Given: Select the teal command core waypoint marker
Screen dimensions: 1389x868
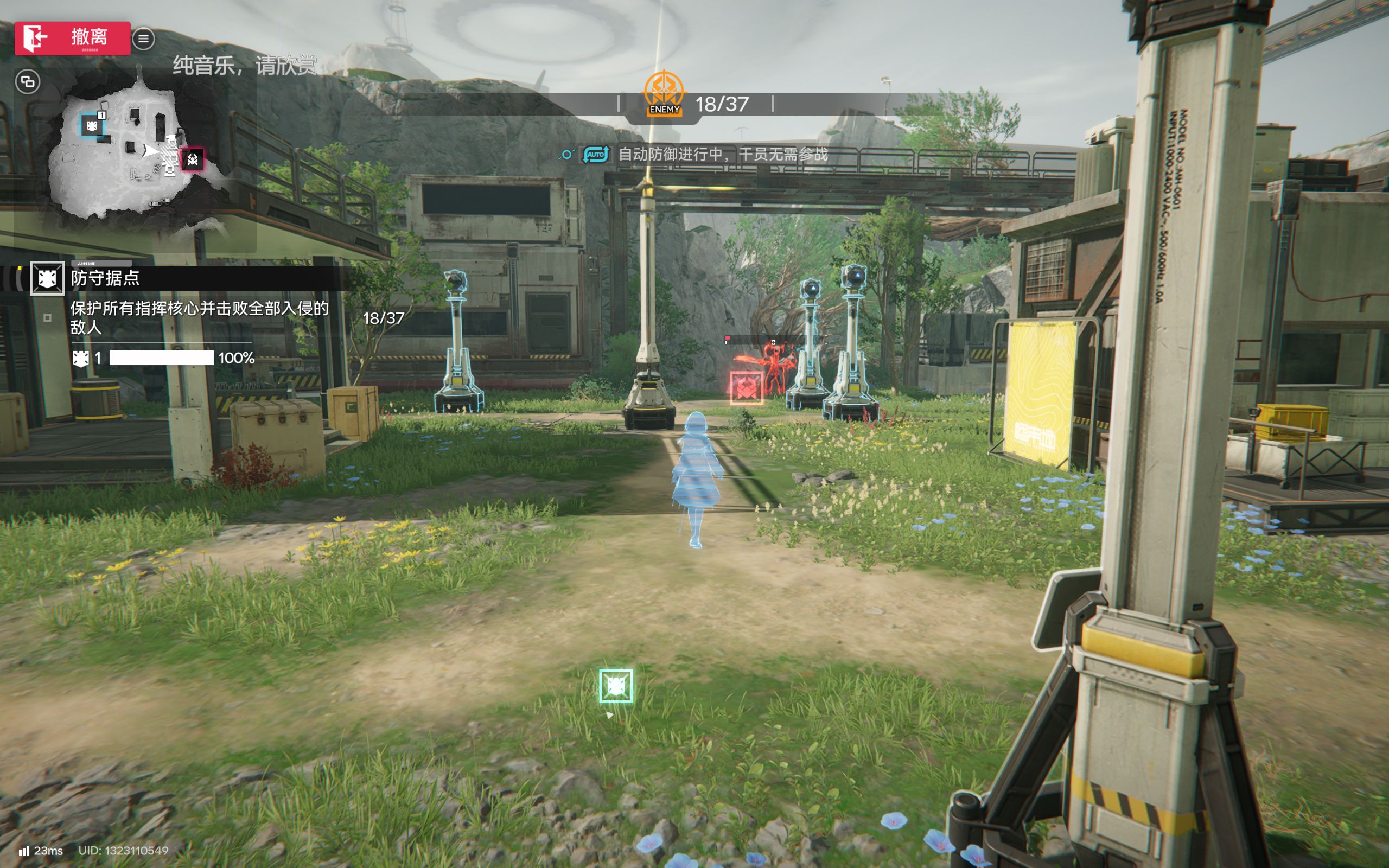Looking at the screenshot, I should (616, 686).
